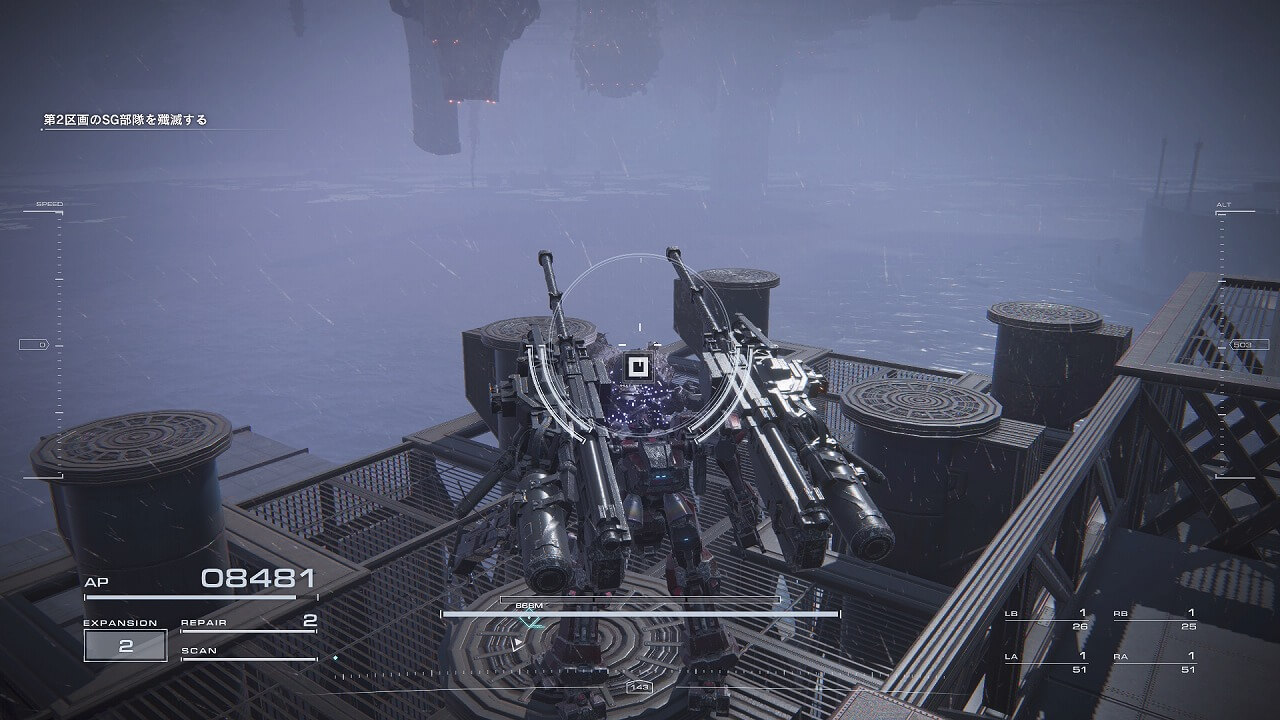Activate the EXPANSION charge box
Image resolution: width=1280 pixels, height=720 pixels.
(126, 645)
